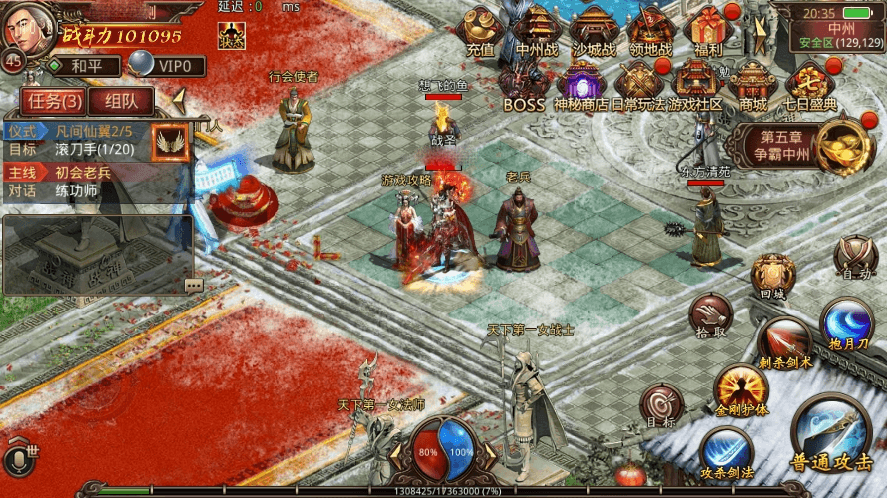Screen dimensions: 887x498
Task: Tap the 拾取 pickup button
Action: [x=710, y=314]
